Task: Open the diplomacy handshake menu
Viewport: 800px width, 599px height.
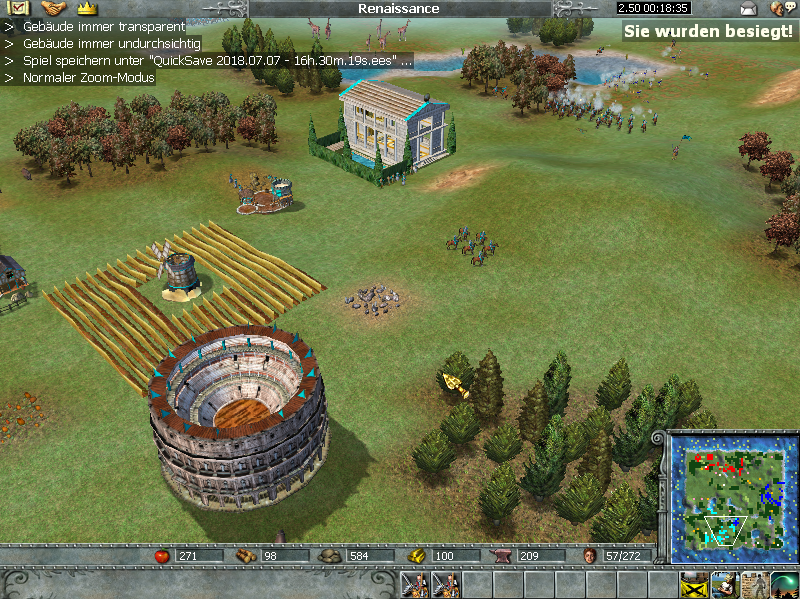Action: click(53, 8)
